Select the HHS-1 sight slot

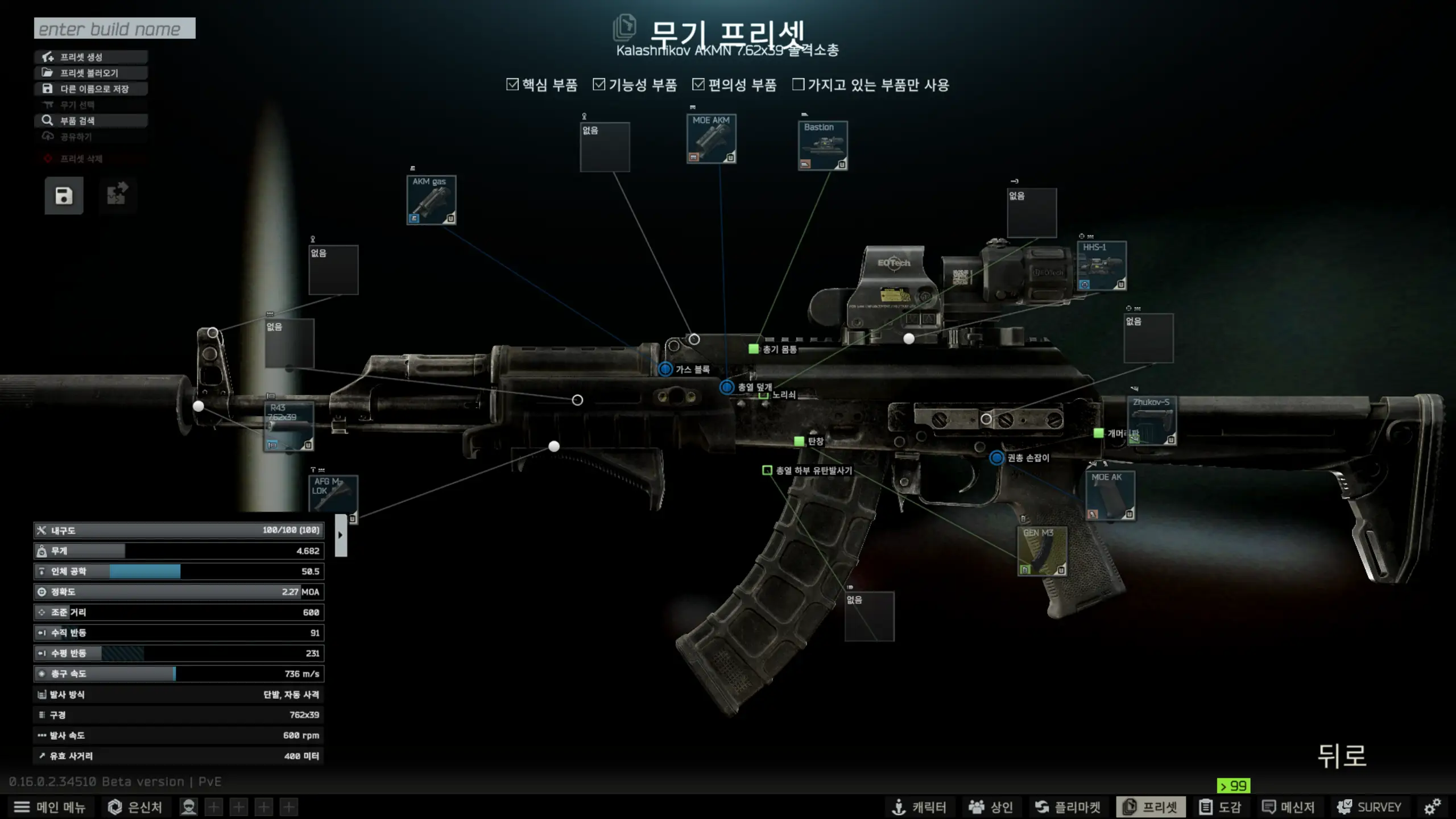(1102, 266)
